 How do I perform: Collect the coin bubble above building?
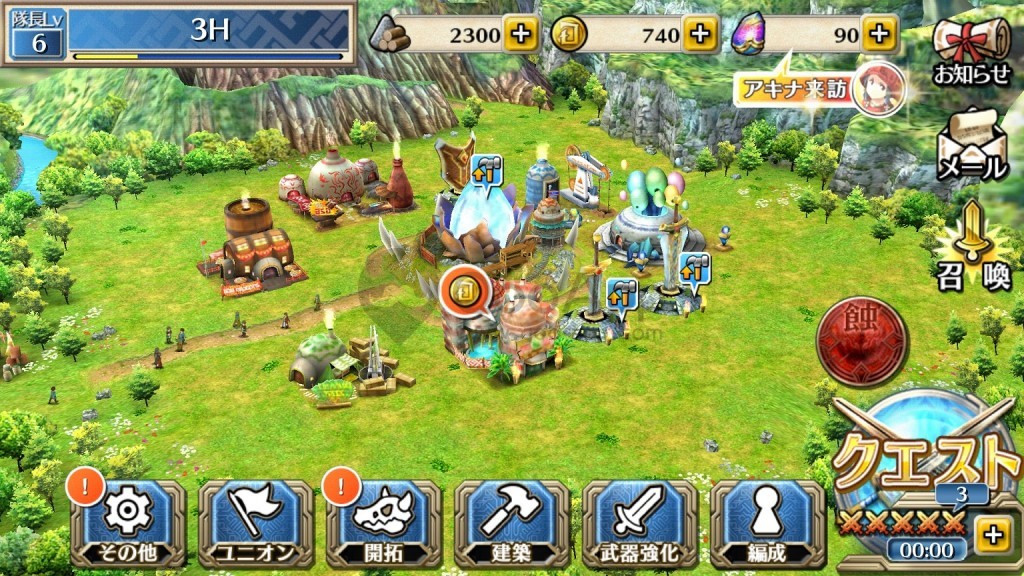click(463, 291)
